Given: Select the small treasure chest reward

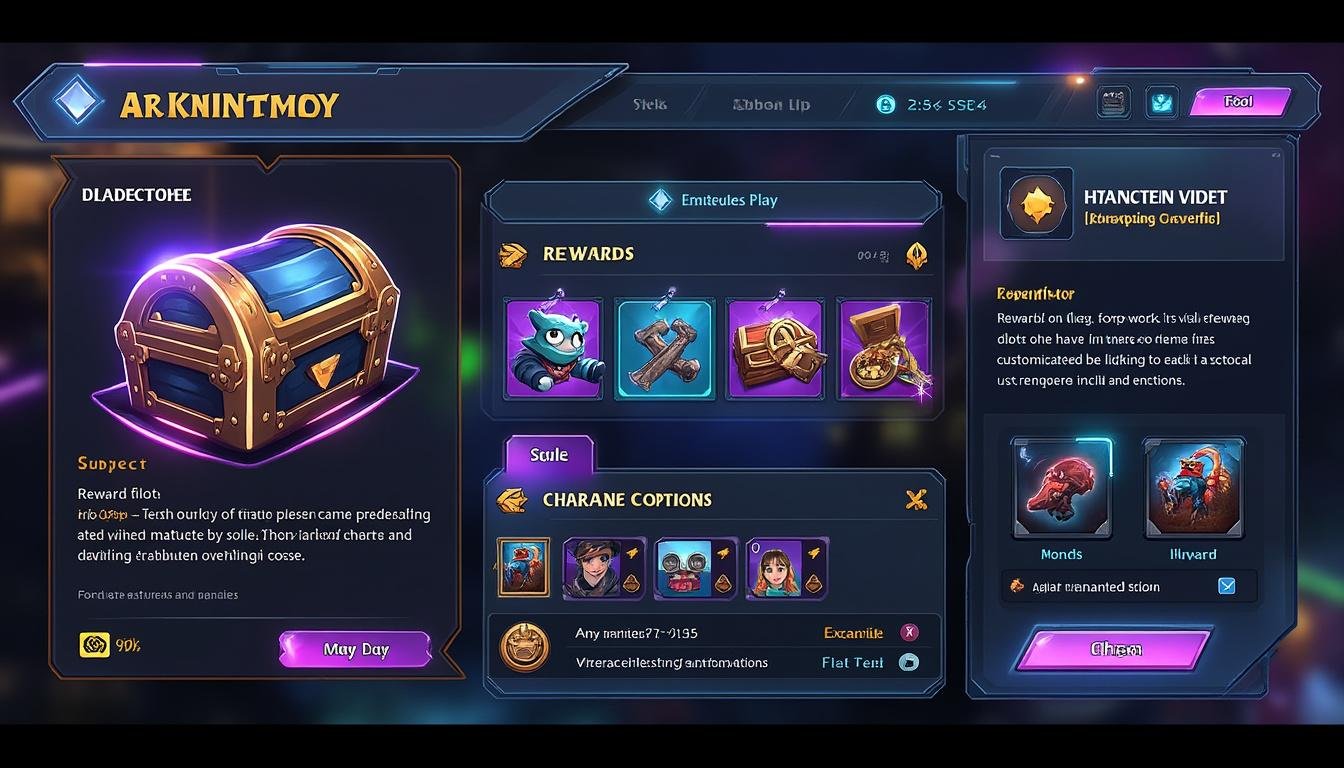Looking at the screenshot, I should pyautogui.click(x=775, y=349).
